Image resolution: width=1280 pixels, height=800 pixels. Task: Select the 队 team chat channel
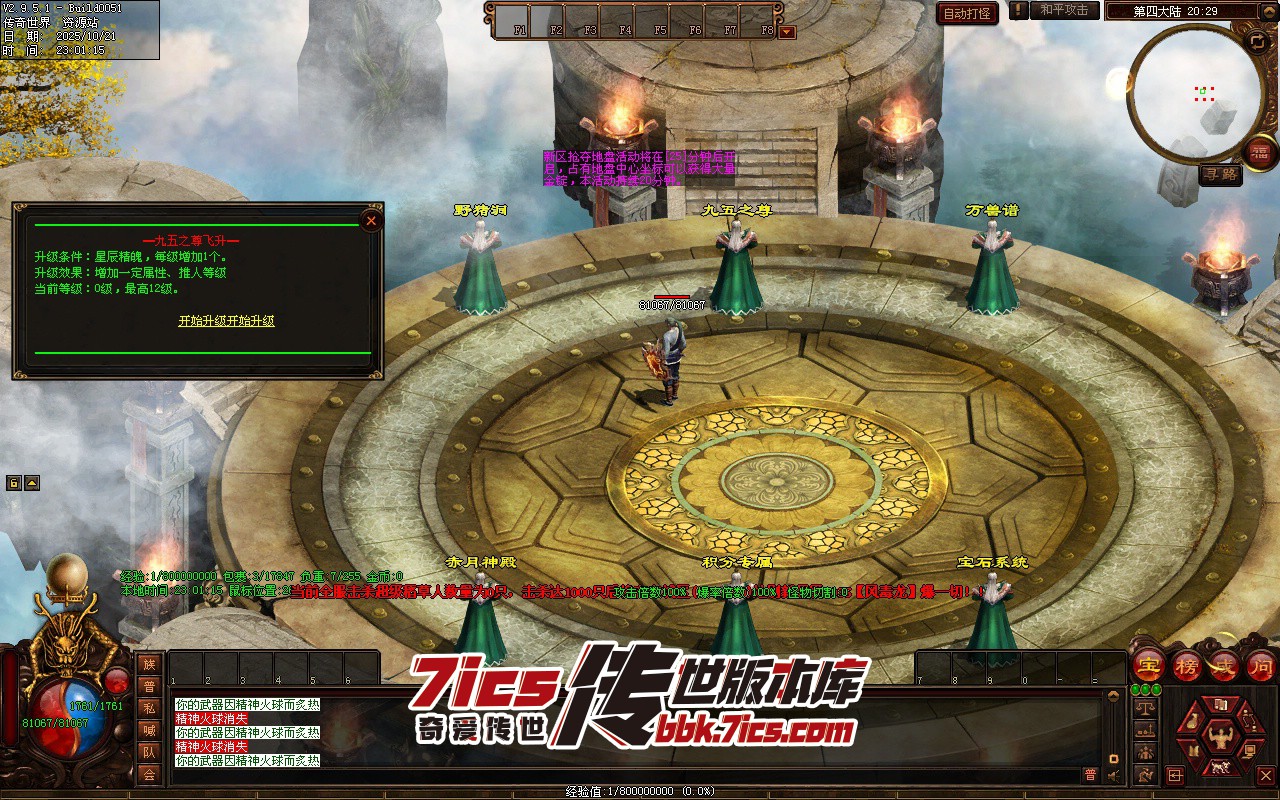coord(149,752)
